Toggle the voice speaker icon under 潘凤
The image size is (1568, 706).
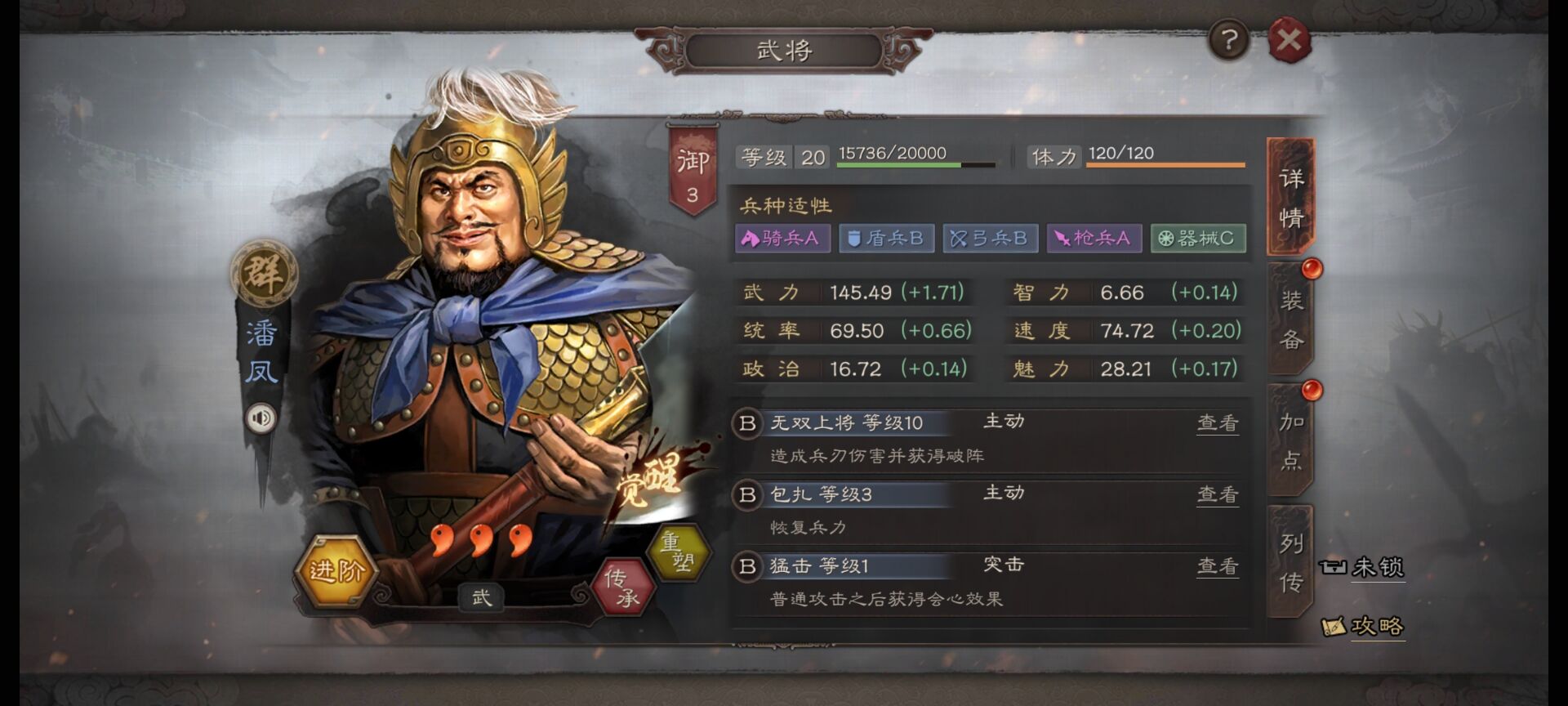pos(261,419)
